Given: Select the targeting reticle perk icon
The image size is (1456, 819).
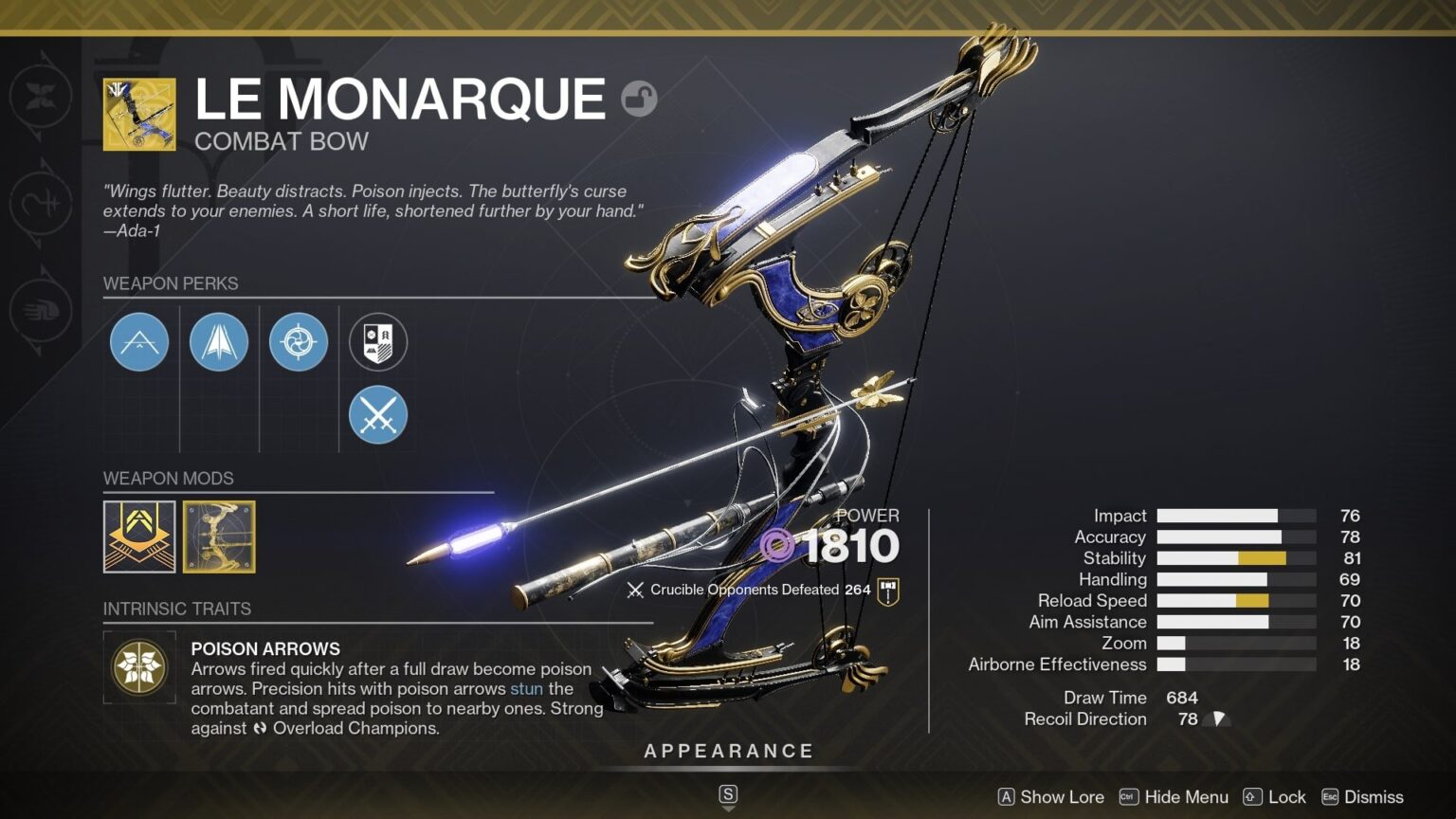Looking at the screenshot, I should (299, 341).
